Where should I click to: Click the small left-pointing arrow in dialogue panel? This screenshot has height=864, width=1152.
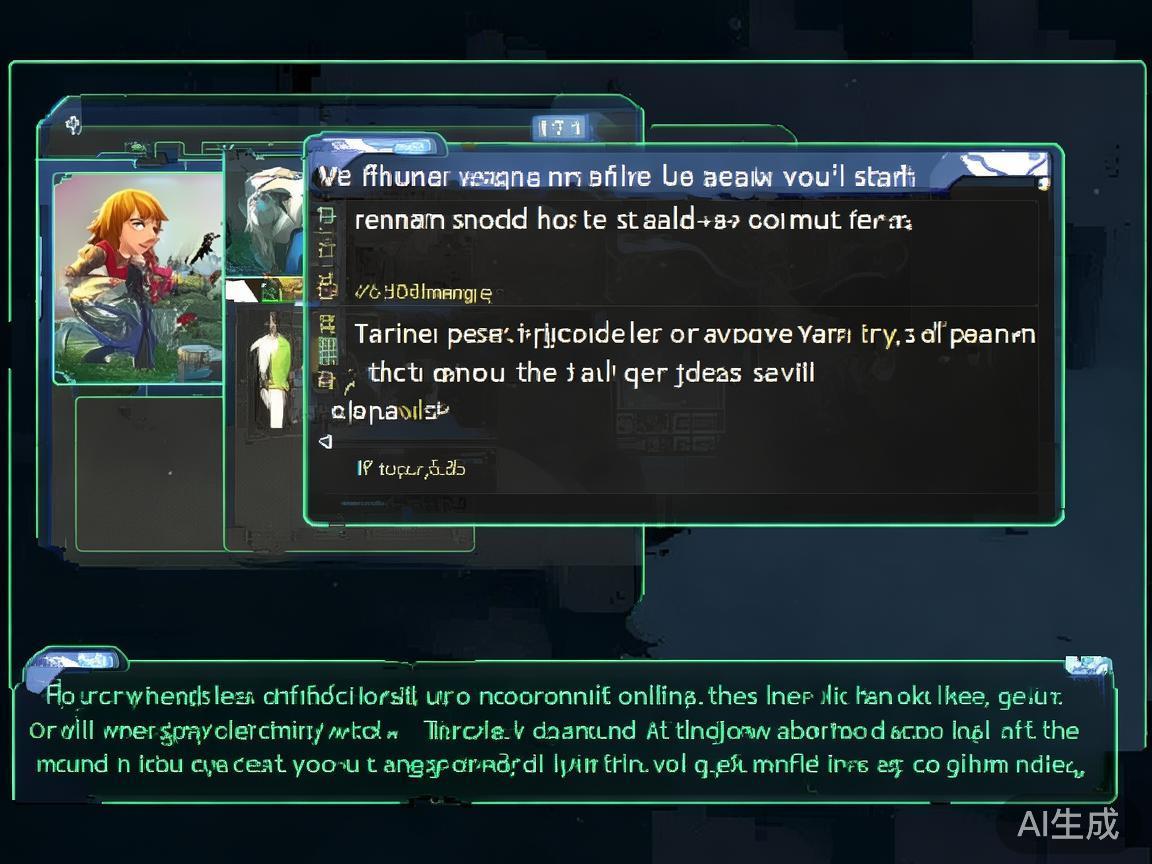coord(325,440)
